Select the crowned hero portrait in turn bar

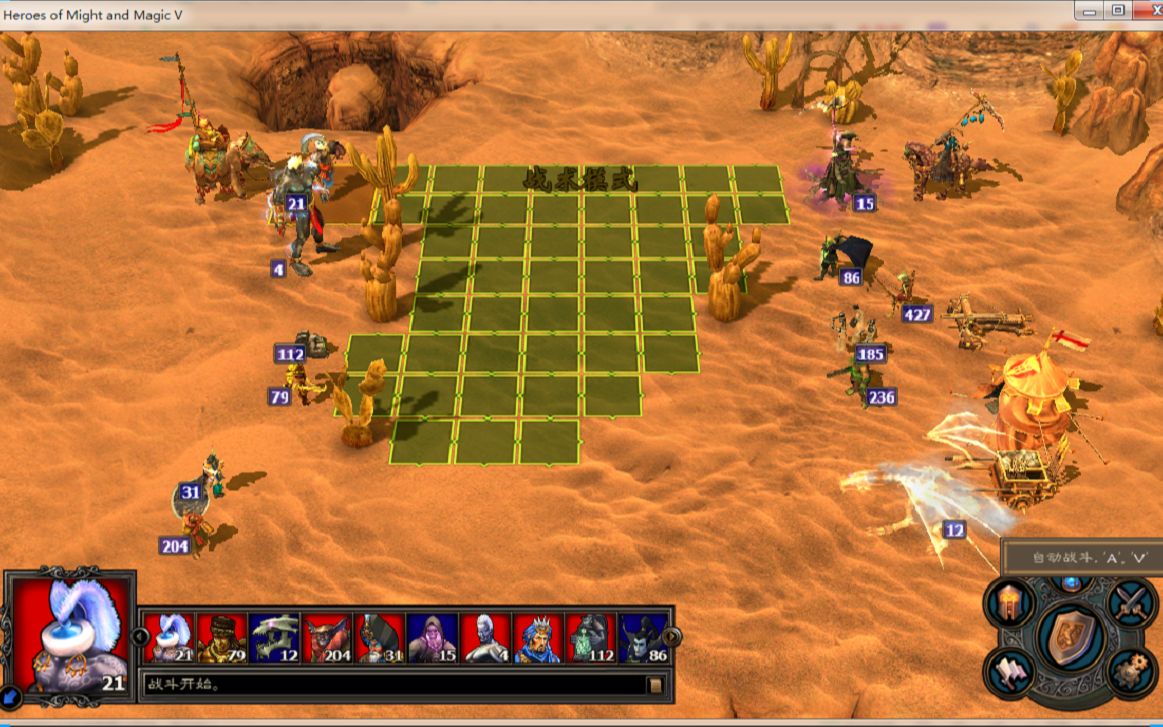pyautogui.click(x=538, y=637)
